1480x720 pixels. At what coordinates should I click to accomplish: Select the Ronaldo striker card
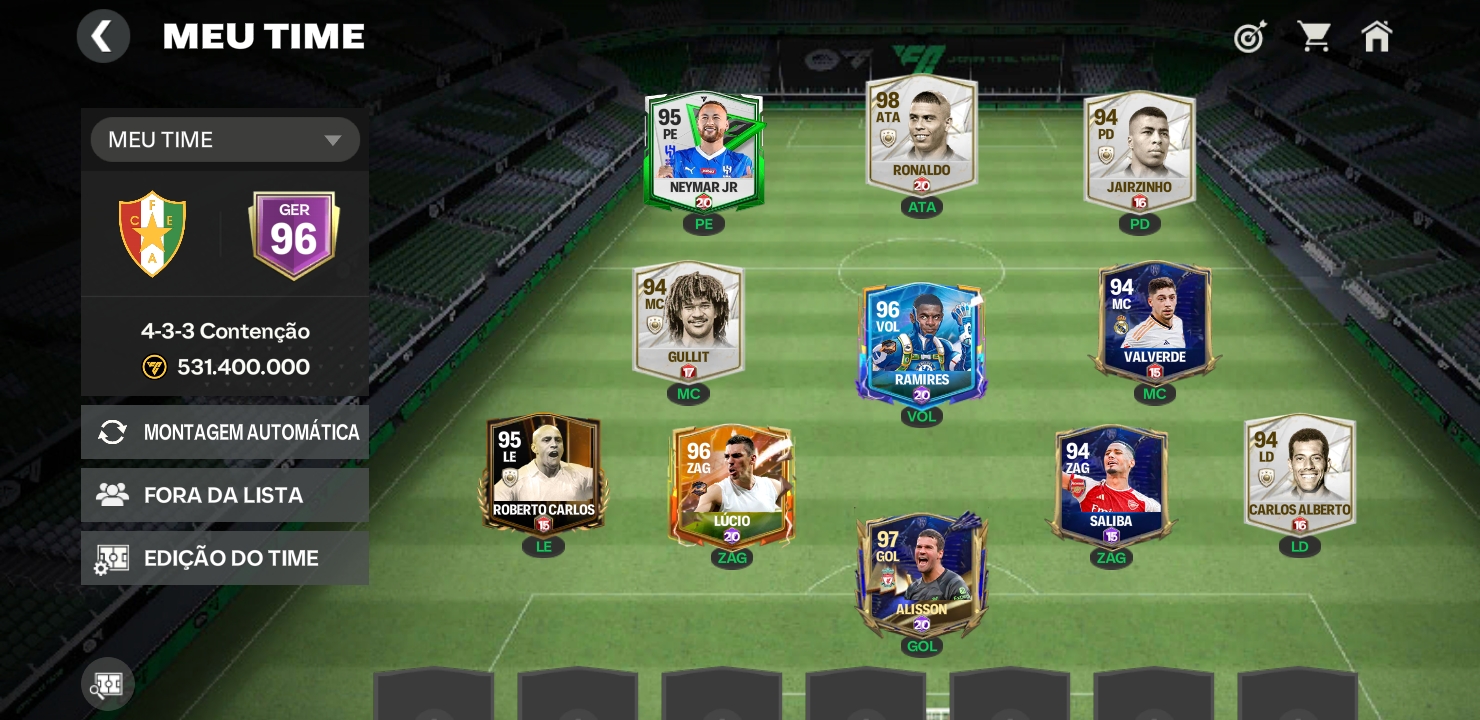(921, 135)
